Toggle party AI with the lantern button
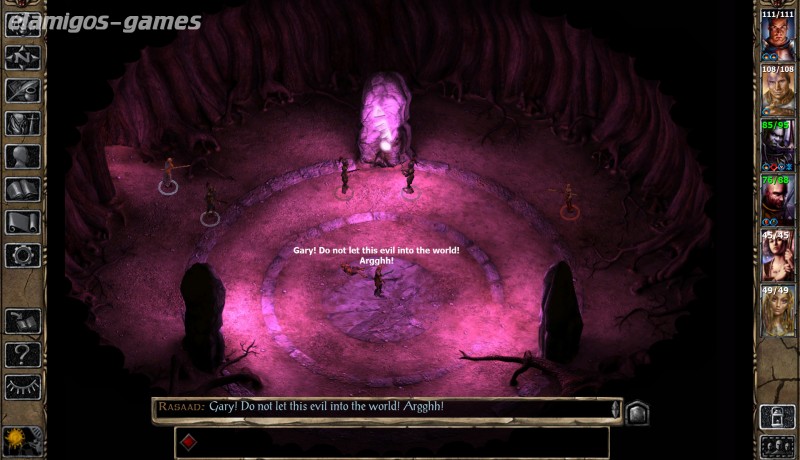800x460 pixels. [777, 416]
